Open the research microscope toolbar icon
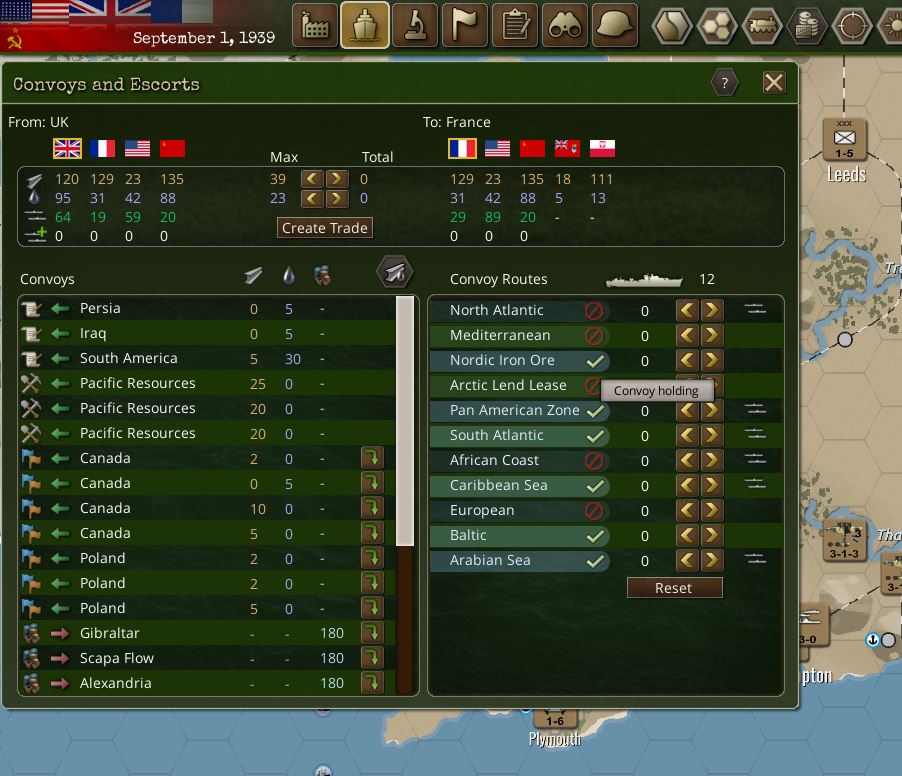The height and width of the screenshot is (776, 902). 415,26
